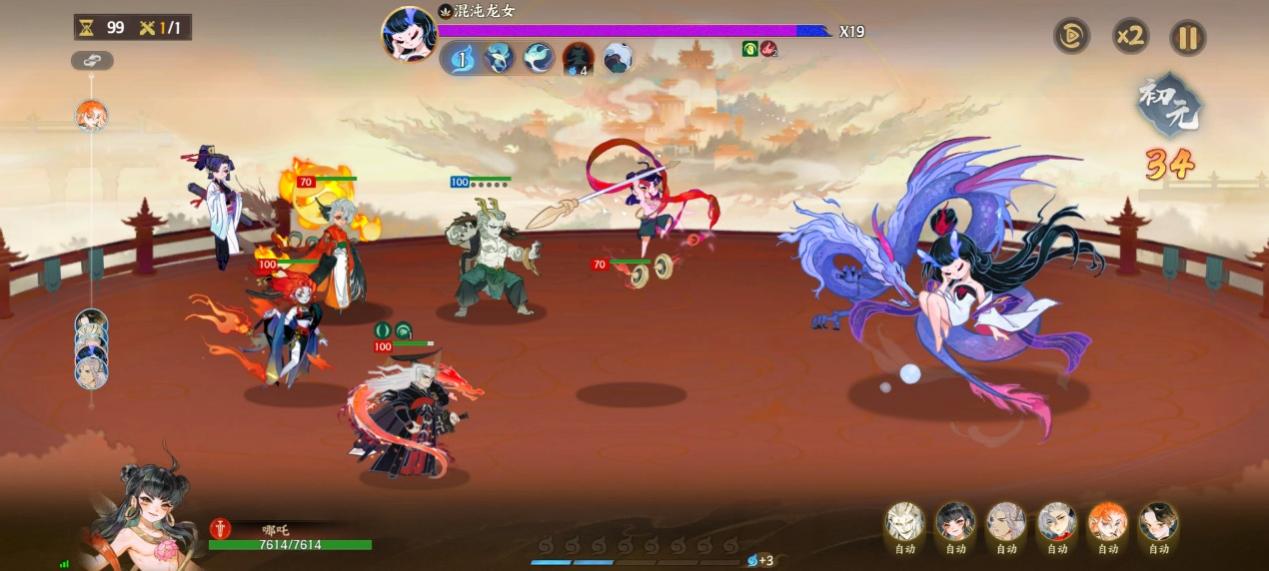This screenshot has width=1269, height=571.
Task: Activate the auto-play arrow button
Action: 1071,37
